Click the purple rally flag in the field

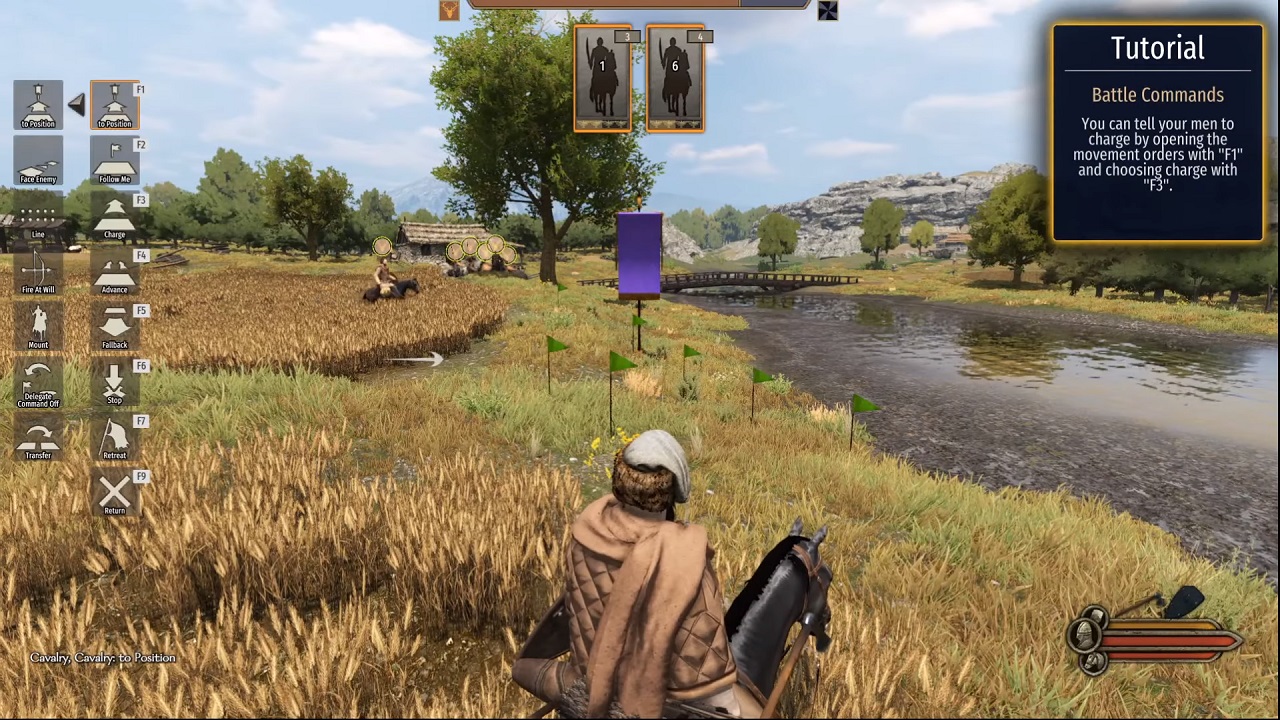coord(640,255)
